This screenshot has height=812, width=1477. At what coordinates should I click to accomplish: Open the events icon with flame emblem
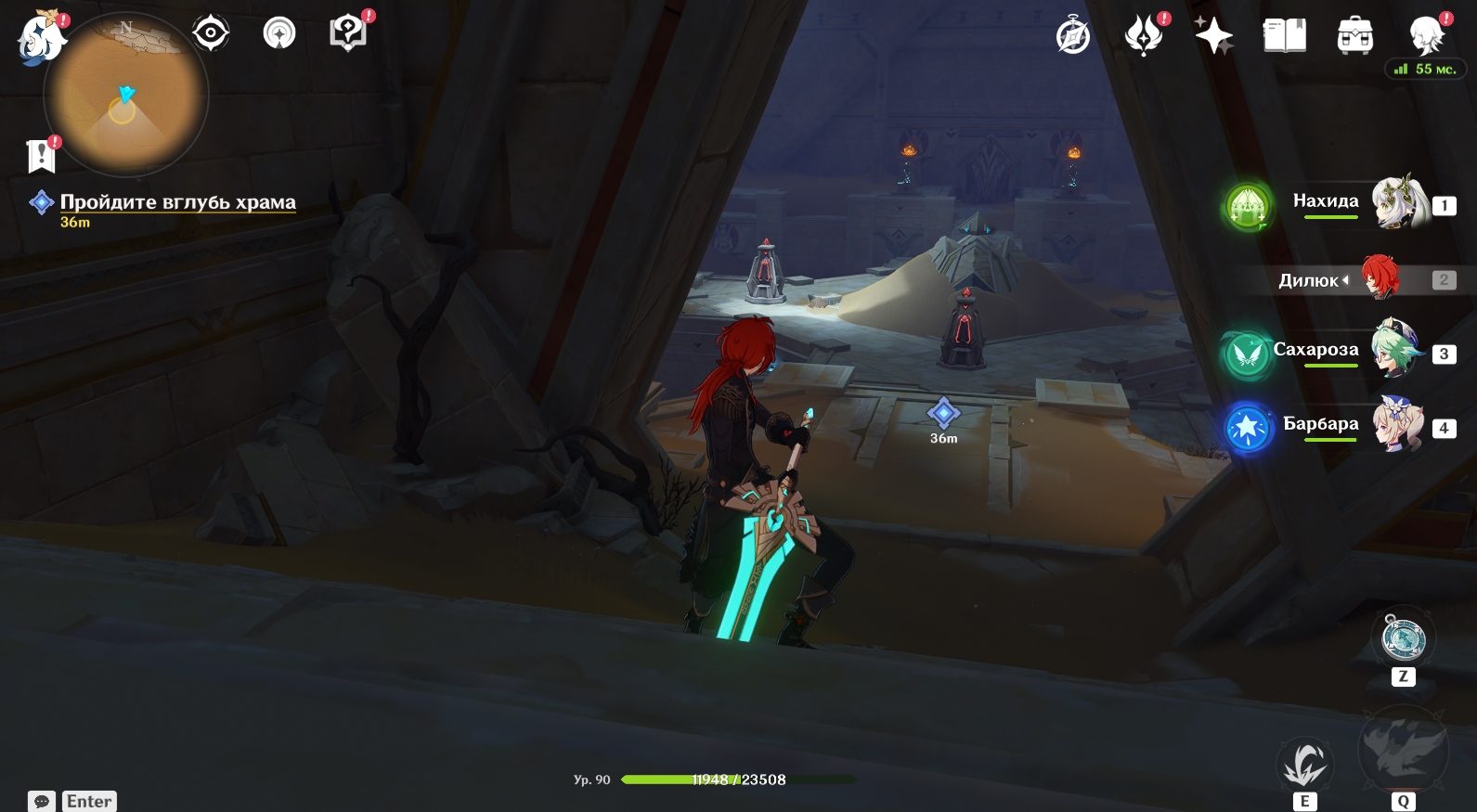1144,36
